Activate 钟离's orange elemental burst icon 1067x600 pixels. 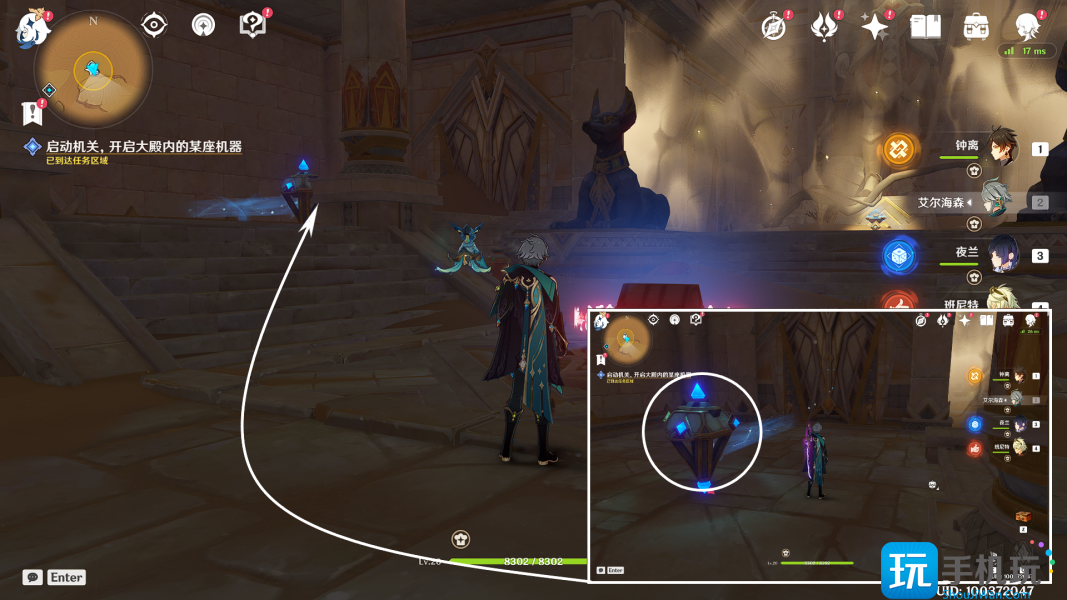pyautogui.click(x=897, y=152)
